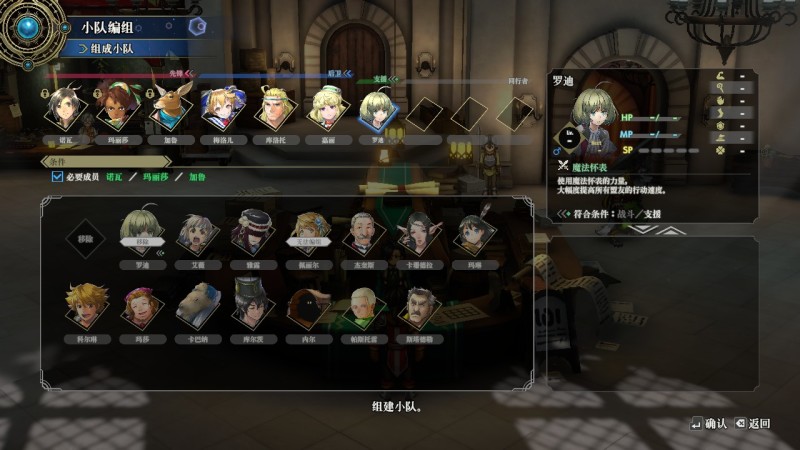800x450 pixels.
Task: Choose elf-eared 卡蒂德拉 from the roster
Action: [419, 234]
